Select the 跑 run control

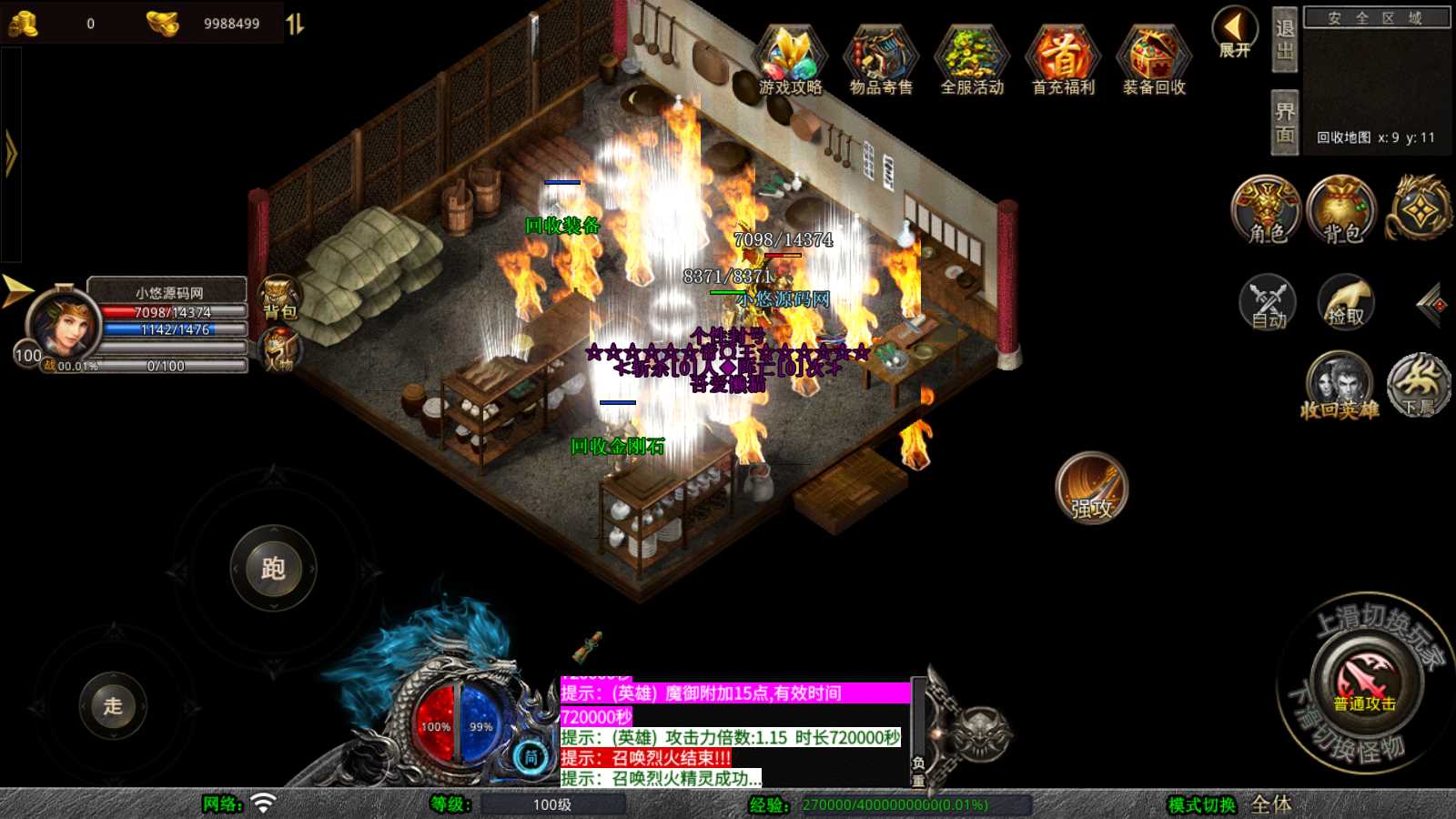coord(273,569)
